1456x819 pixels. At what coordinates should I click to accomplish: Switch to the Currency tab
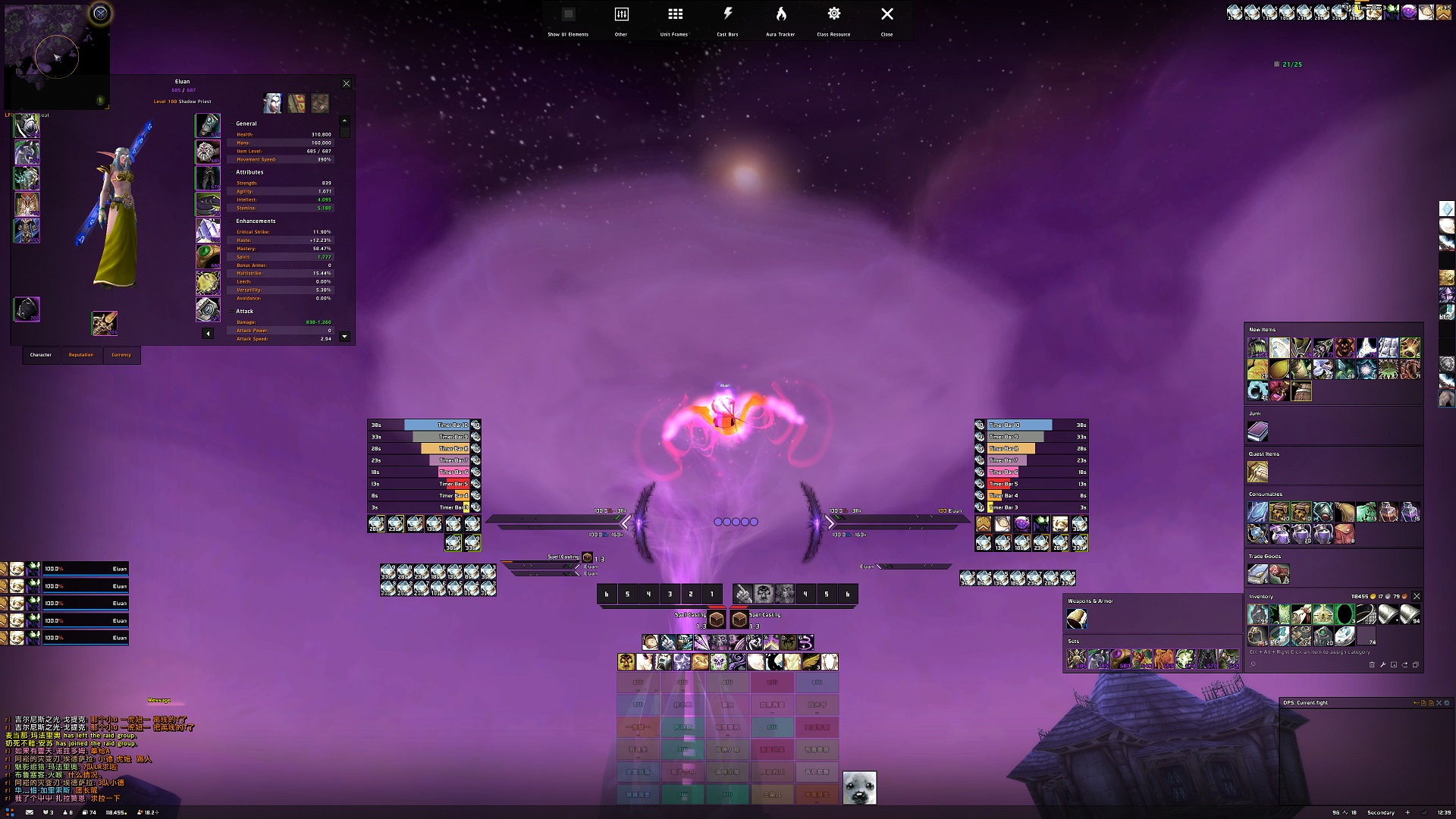tap(121, 355)
